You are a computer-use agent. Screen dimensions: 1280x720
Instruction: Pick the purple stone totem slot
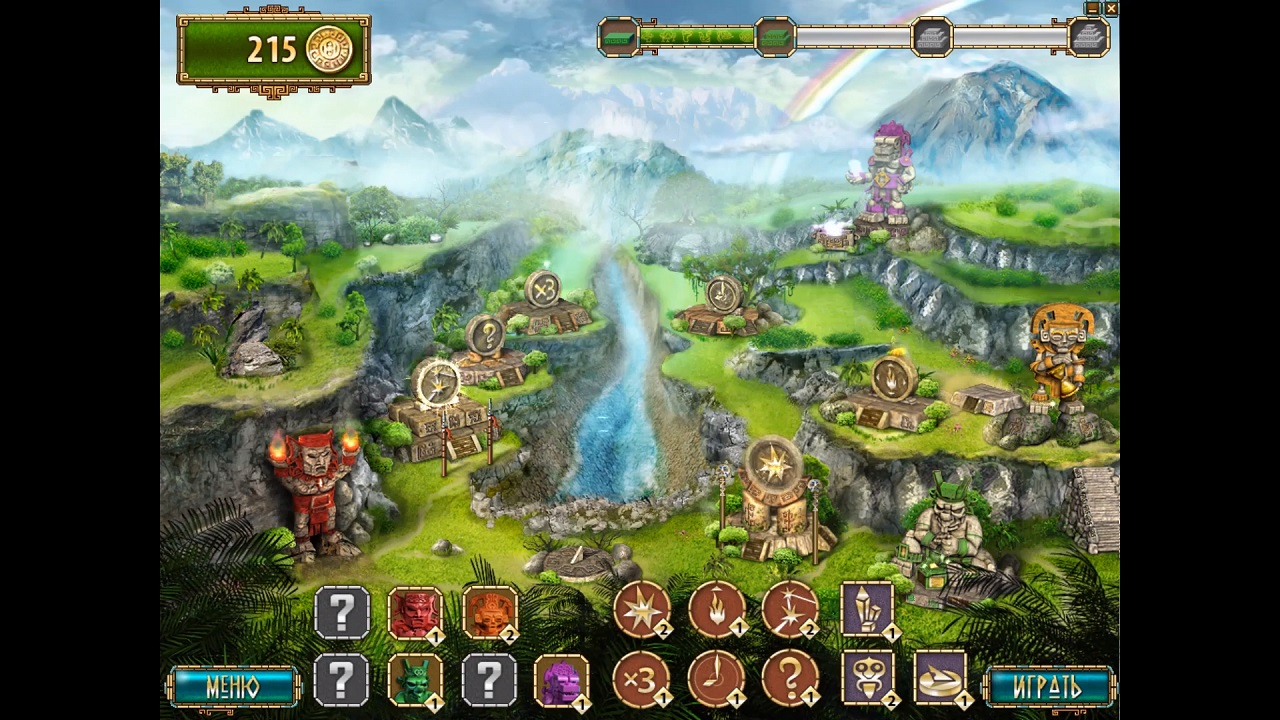(x=561, y=680)
